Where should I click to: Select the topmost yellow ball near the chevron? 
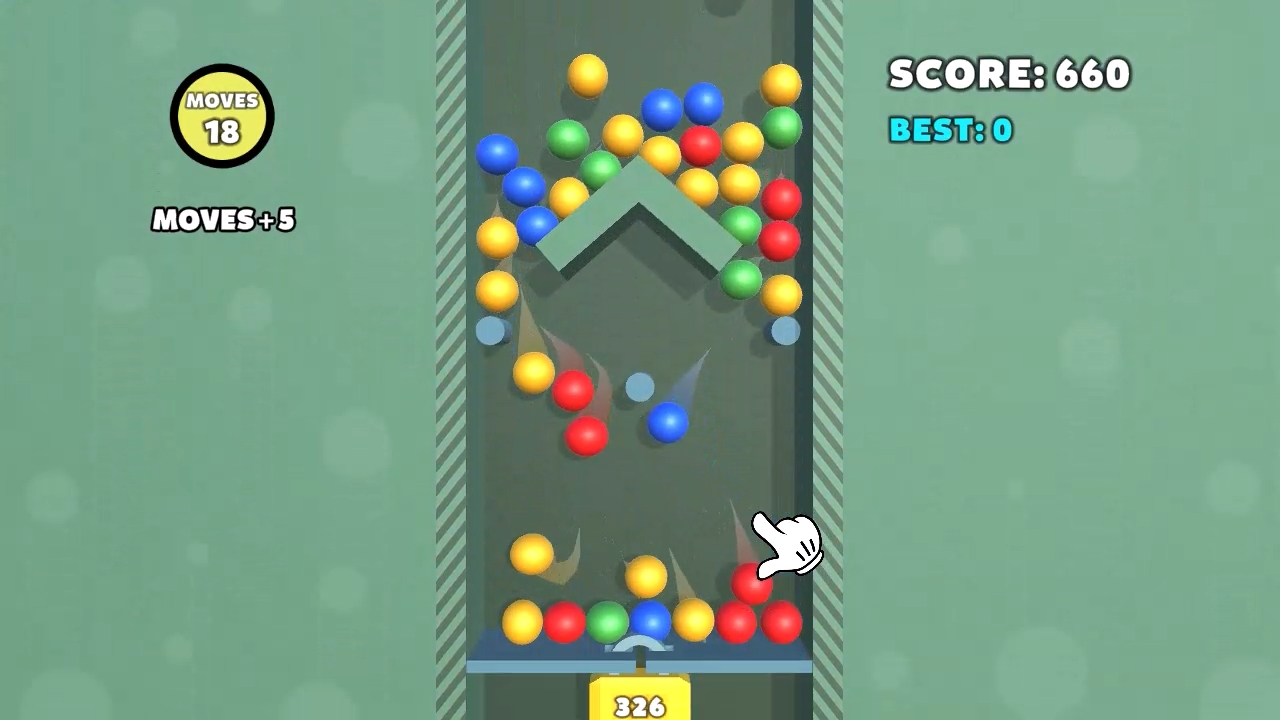coord(587,73)
